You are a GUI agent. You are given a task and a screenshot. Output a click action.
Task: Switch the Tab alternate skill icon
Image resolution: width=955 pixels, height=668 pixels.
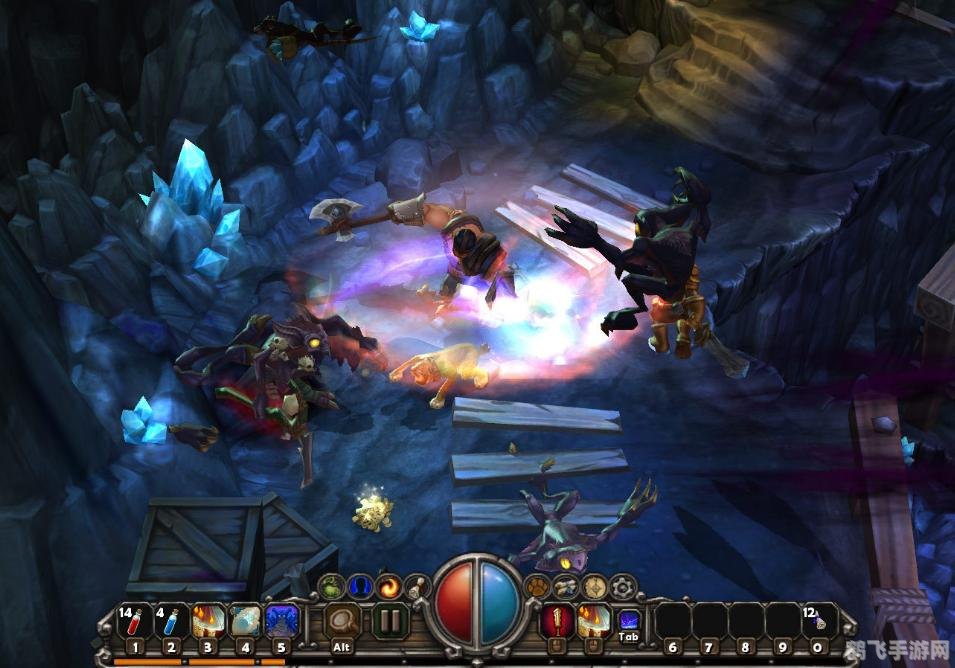(628, 622)
